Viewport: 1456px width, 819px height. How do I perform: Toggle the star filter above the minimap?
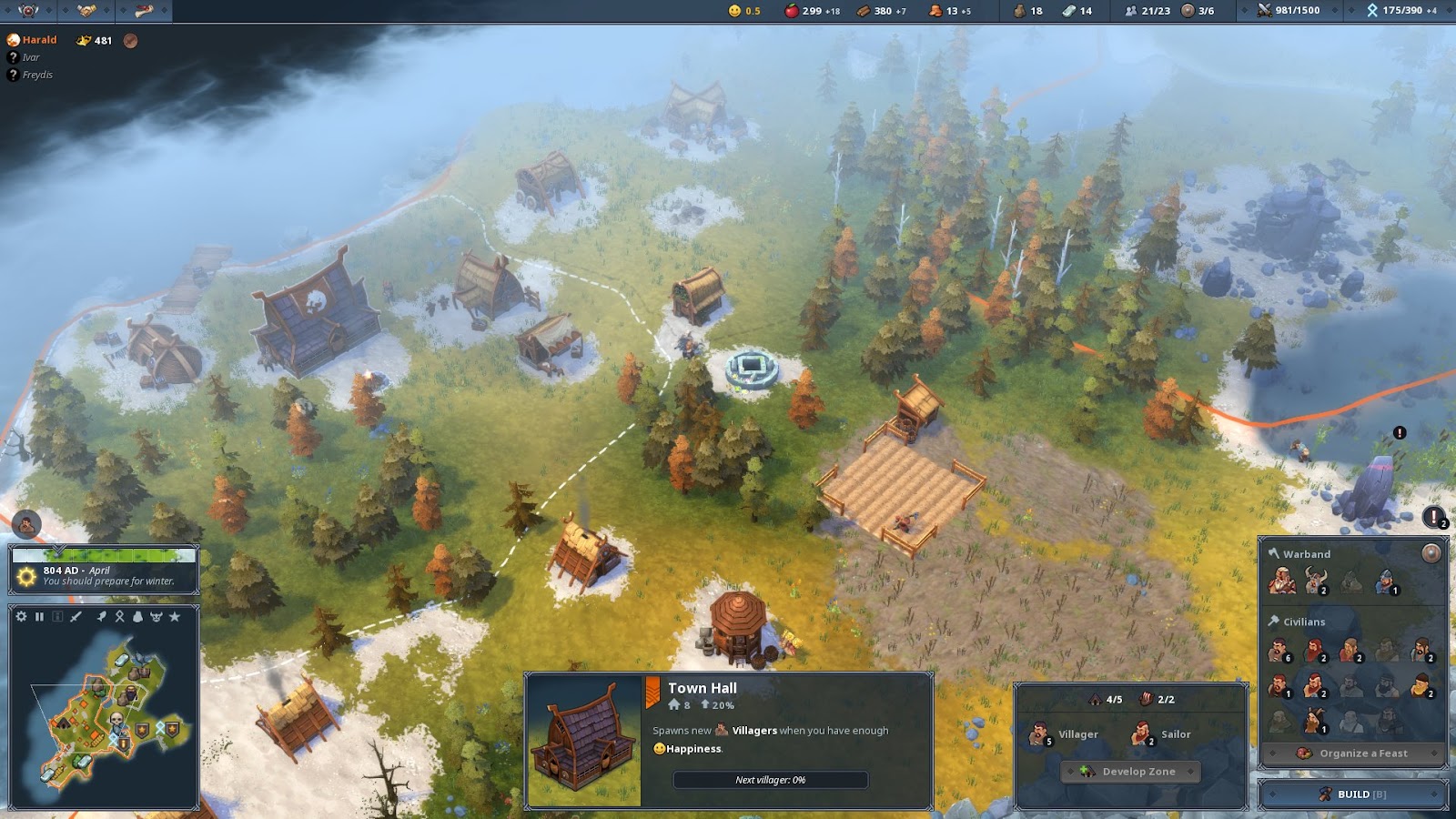(175, 616)
